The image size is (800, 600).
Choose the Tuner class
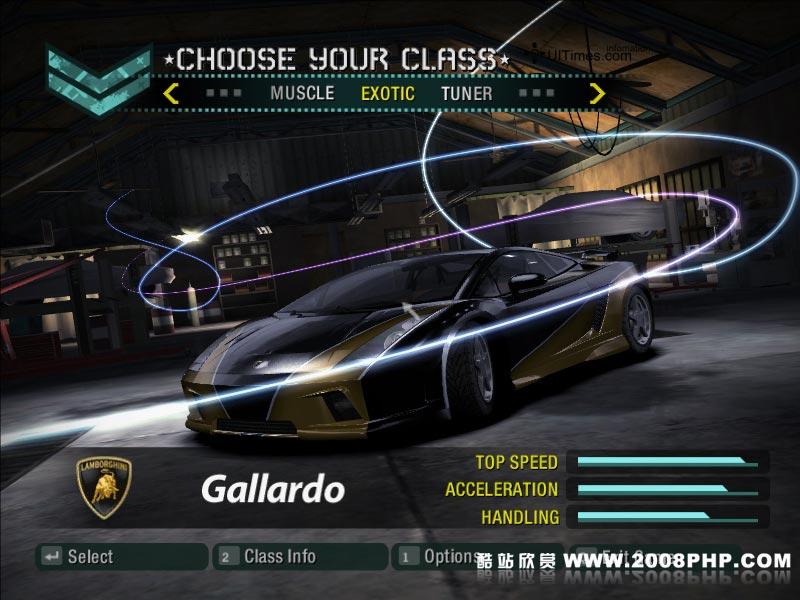[x=466, y=93]
